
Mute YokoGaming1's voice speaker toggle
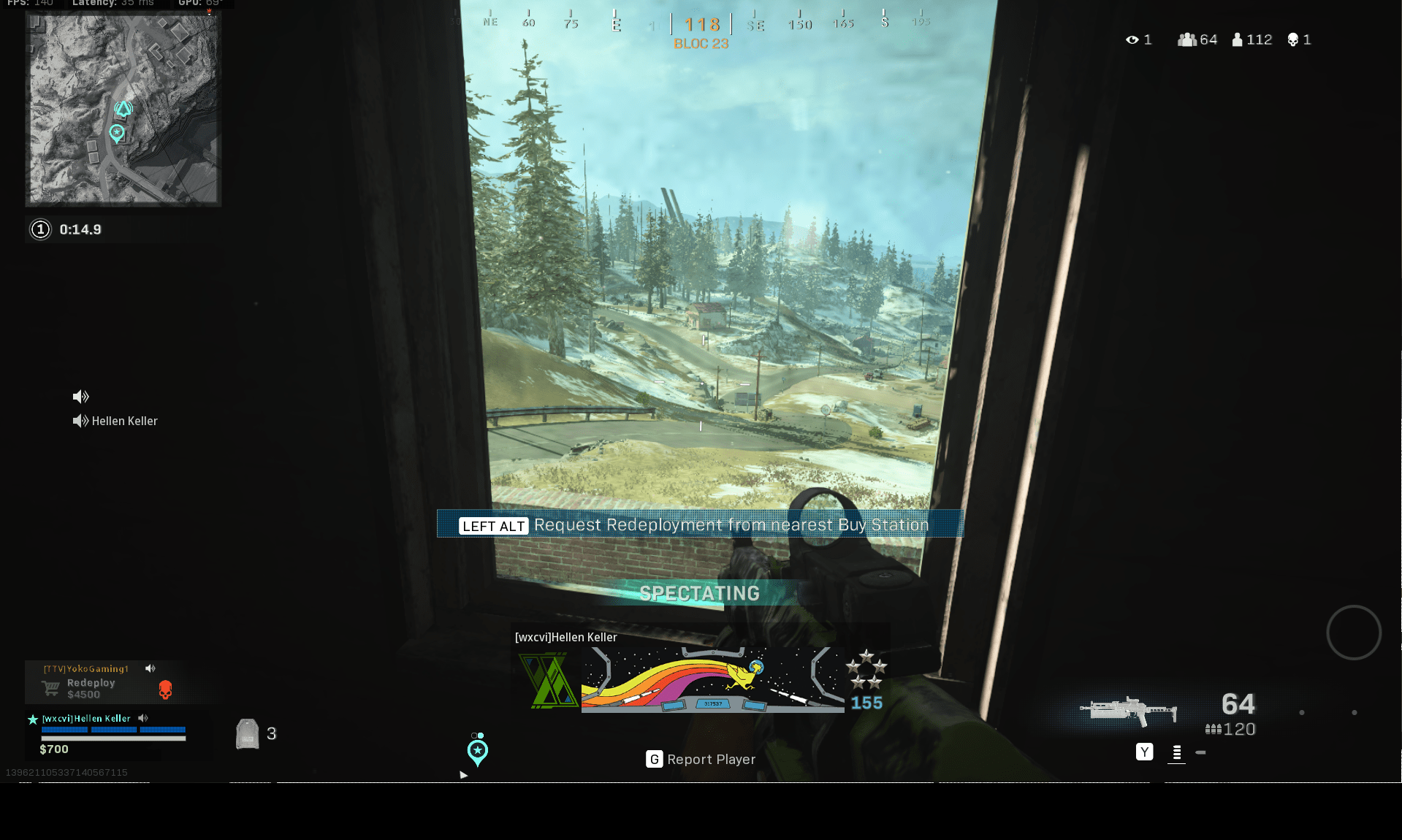pyautogui.click(x=151, y=668)
